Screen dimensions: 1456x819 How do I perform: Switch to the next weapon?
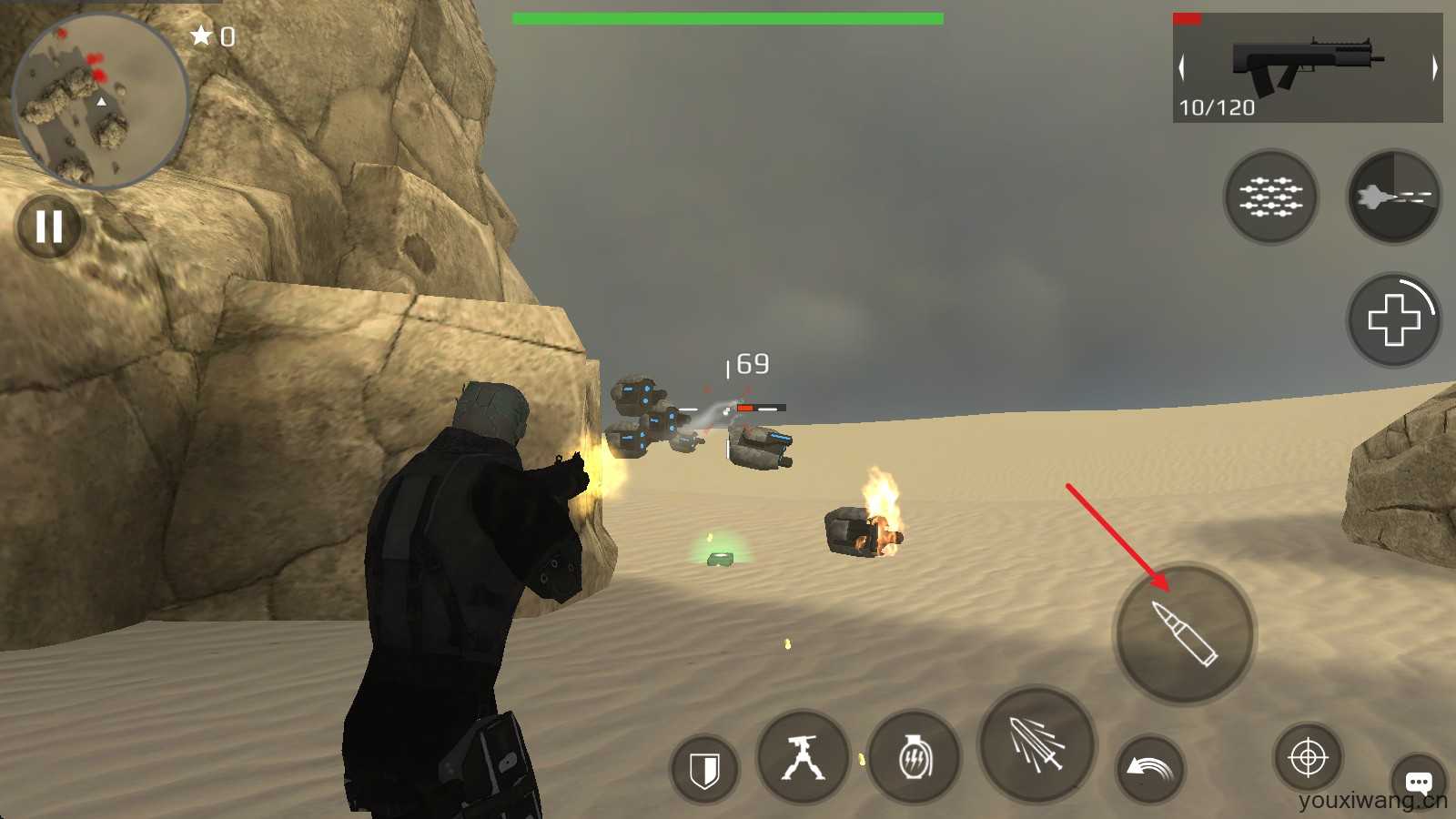[1434, 67]
